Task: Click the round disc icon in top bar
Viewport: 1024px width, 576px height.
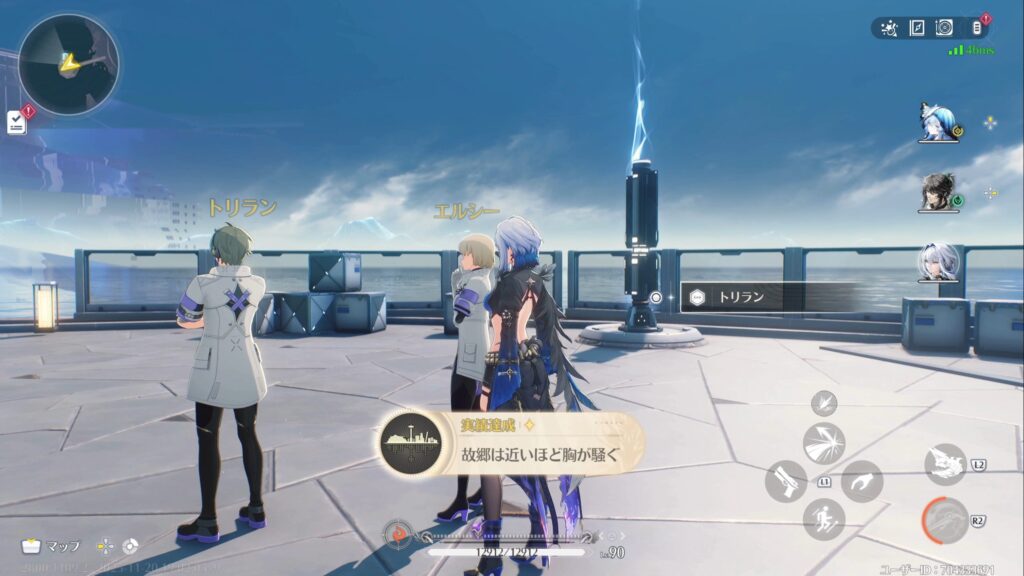Action: click(x=944, y=28)
